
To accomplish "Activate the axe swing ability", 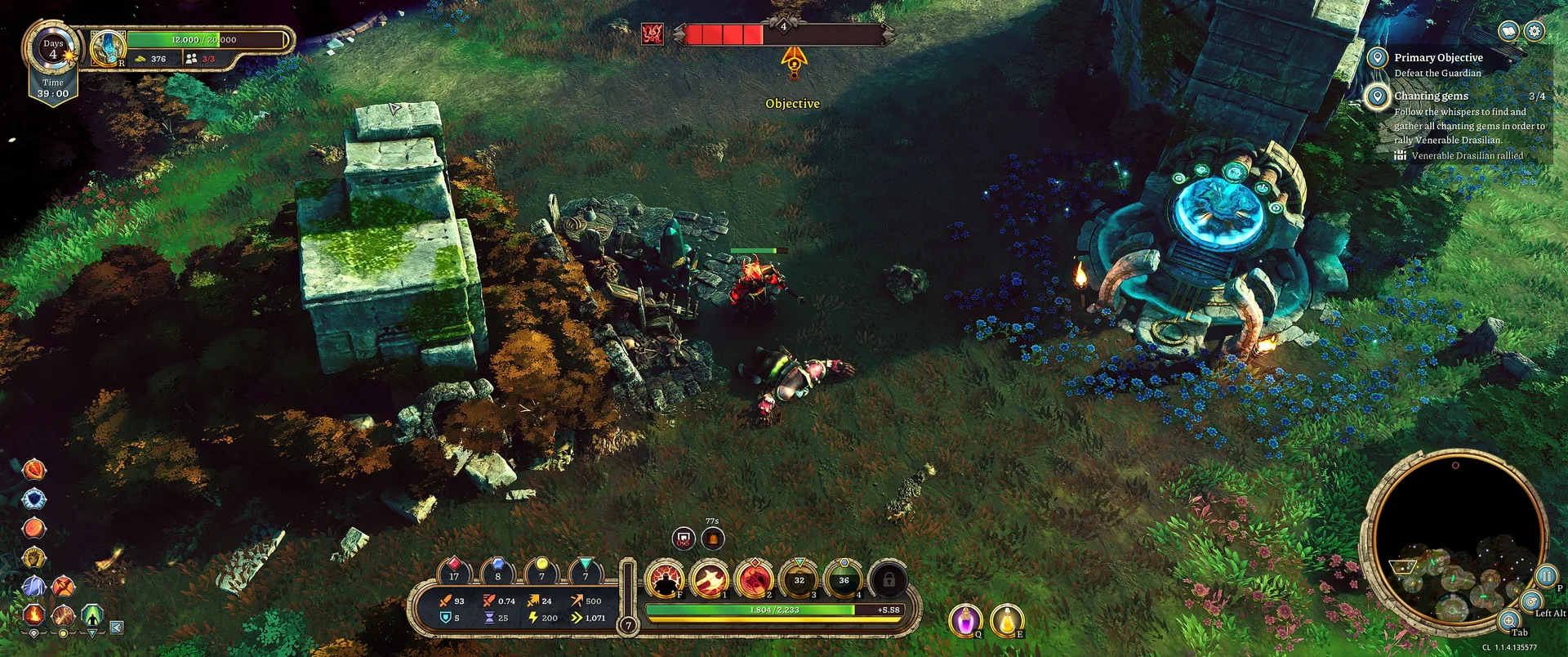I will tap(710, 580).
